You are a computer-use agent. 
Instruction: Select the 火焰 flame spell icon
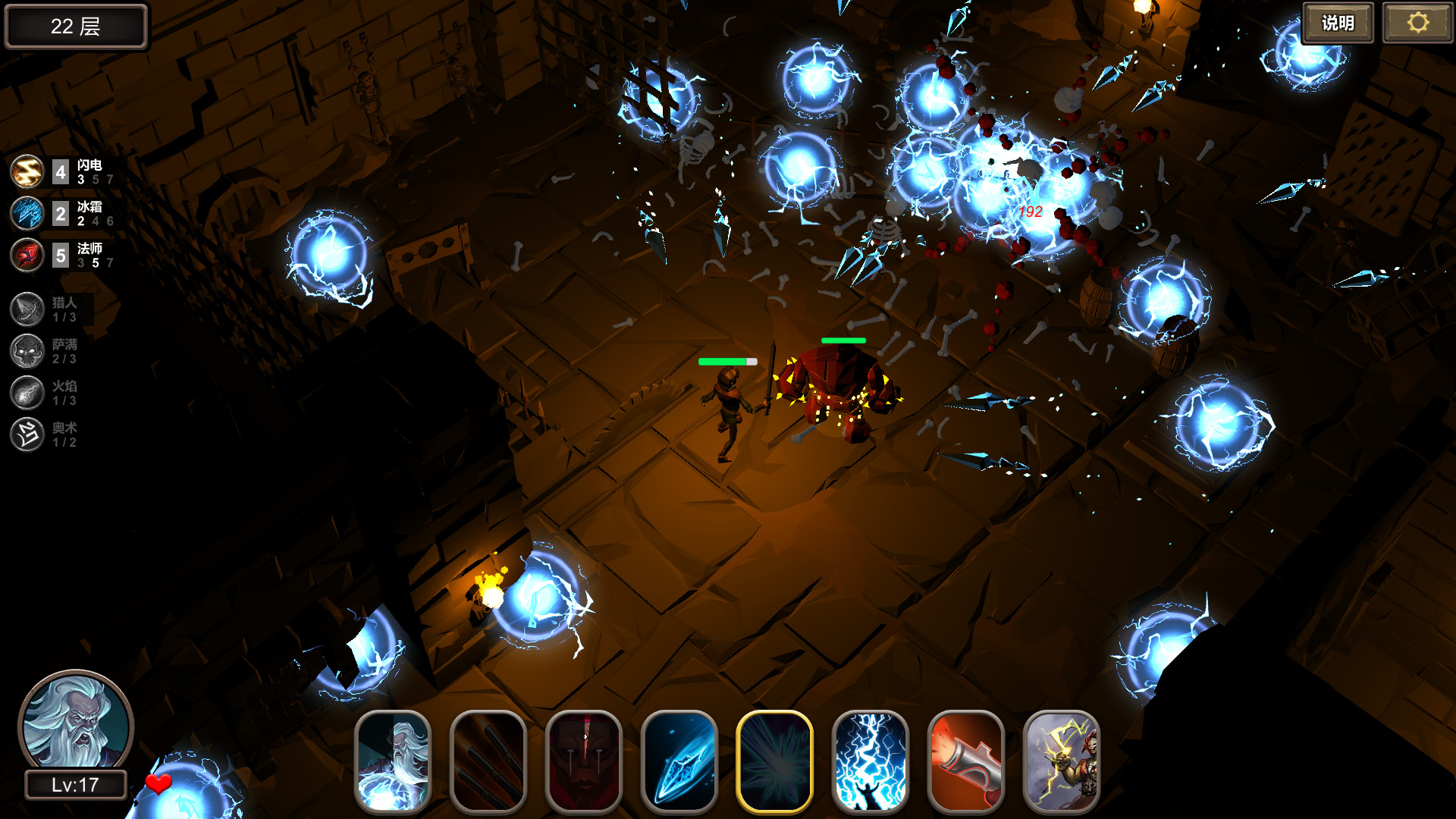pos(27,392)
